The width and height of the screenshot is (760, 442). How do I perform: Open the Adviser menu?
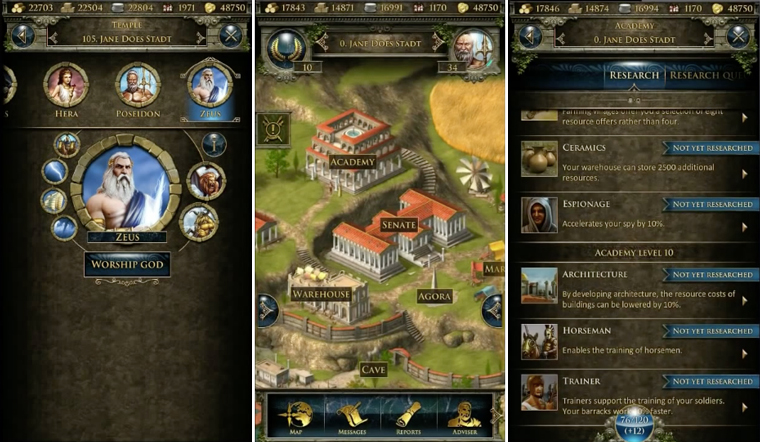pyautogui.click(x=463, y=417)
